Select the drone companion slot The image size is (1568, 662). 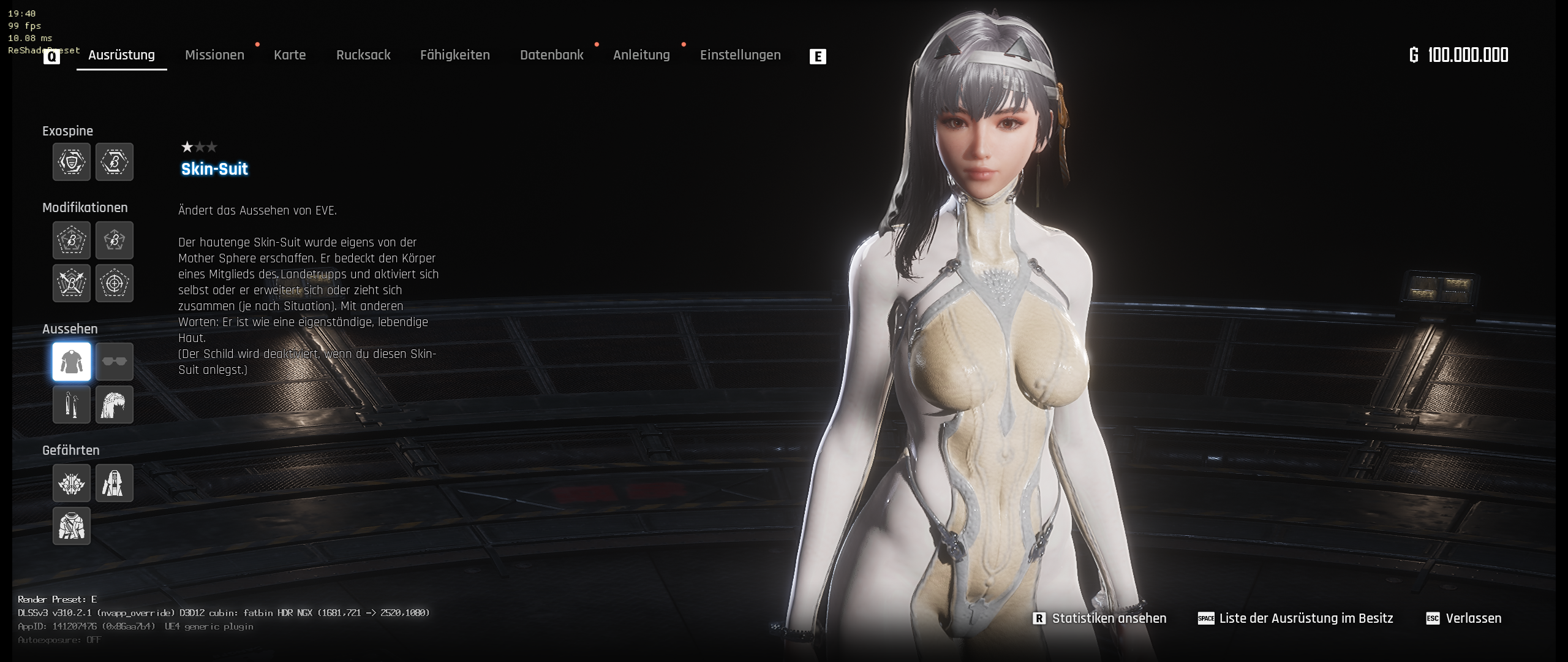click(72, 483)
